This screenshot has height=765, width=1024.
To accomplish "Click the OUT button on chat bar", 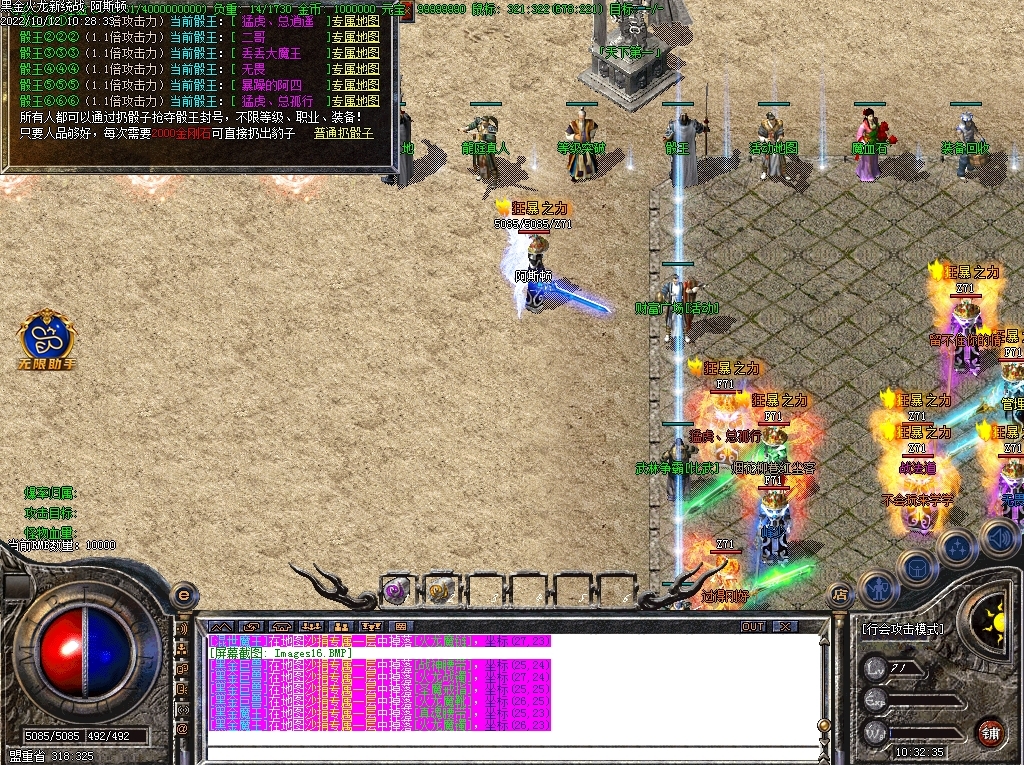I will [753, 626].
